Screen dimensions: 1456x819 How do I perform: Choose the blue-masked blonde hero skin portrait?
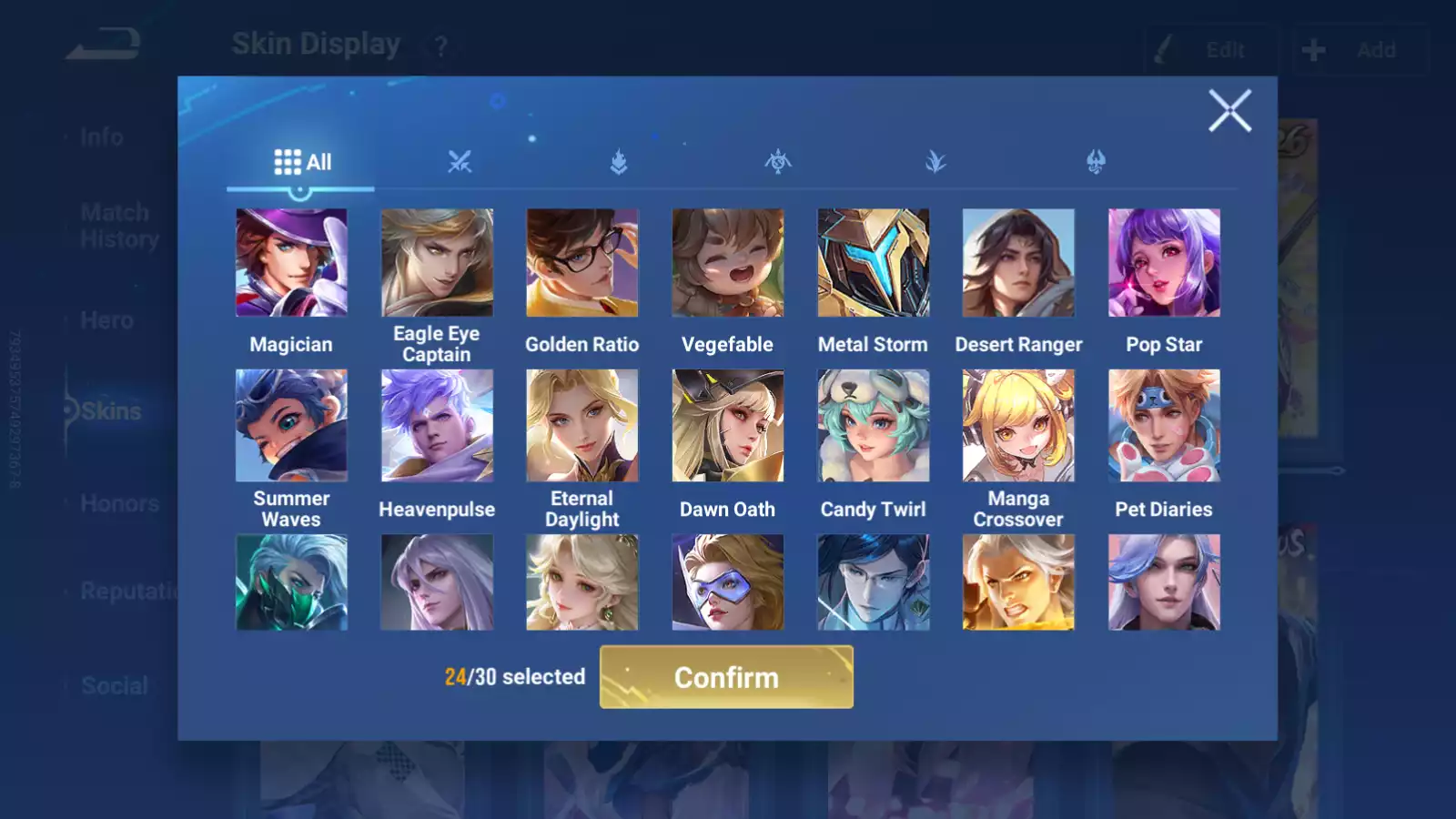pos(727,582)
